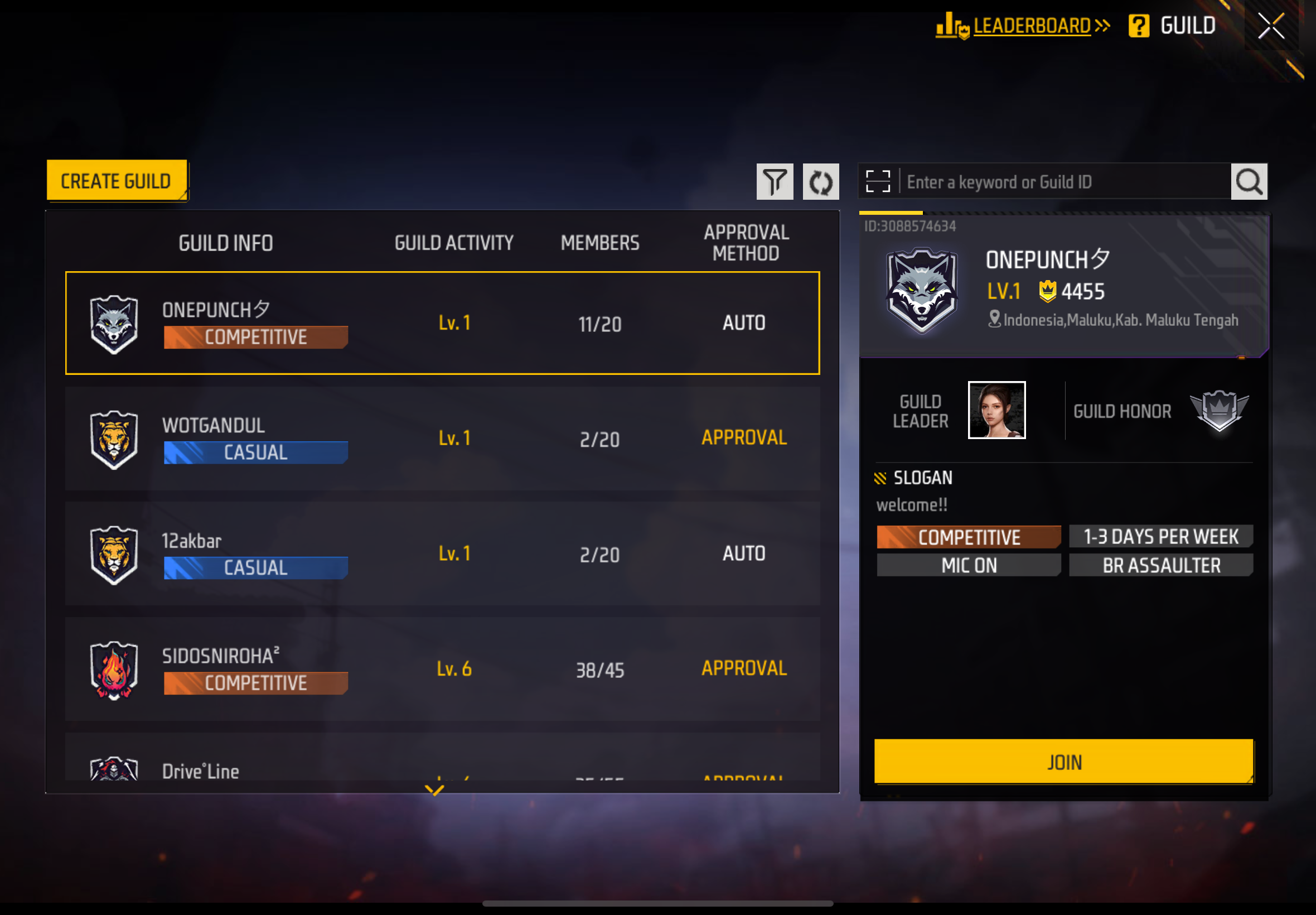Select the ONEPUNCH guild row
Viewport: 1316px width, 915px height.
pos(442,323)
